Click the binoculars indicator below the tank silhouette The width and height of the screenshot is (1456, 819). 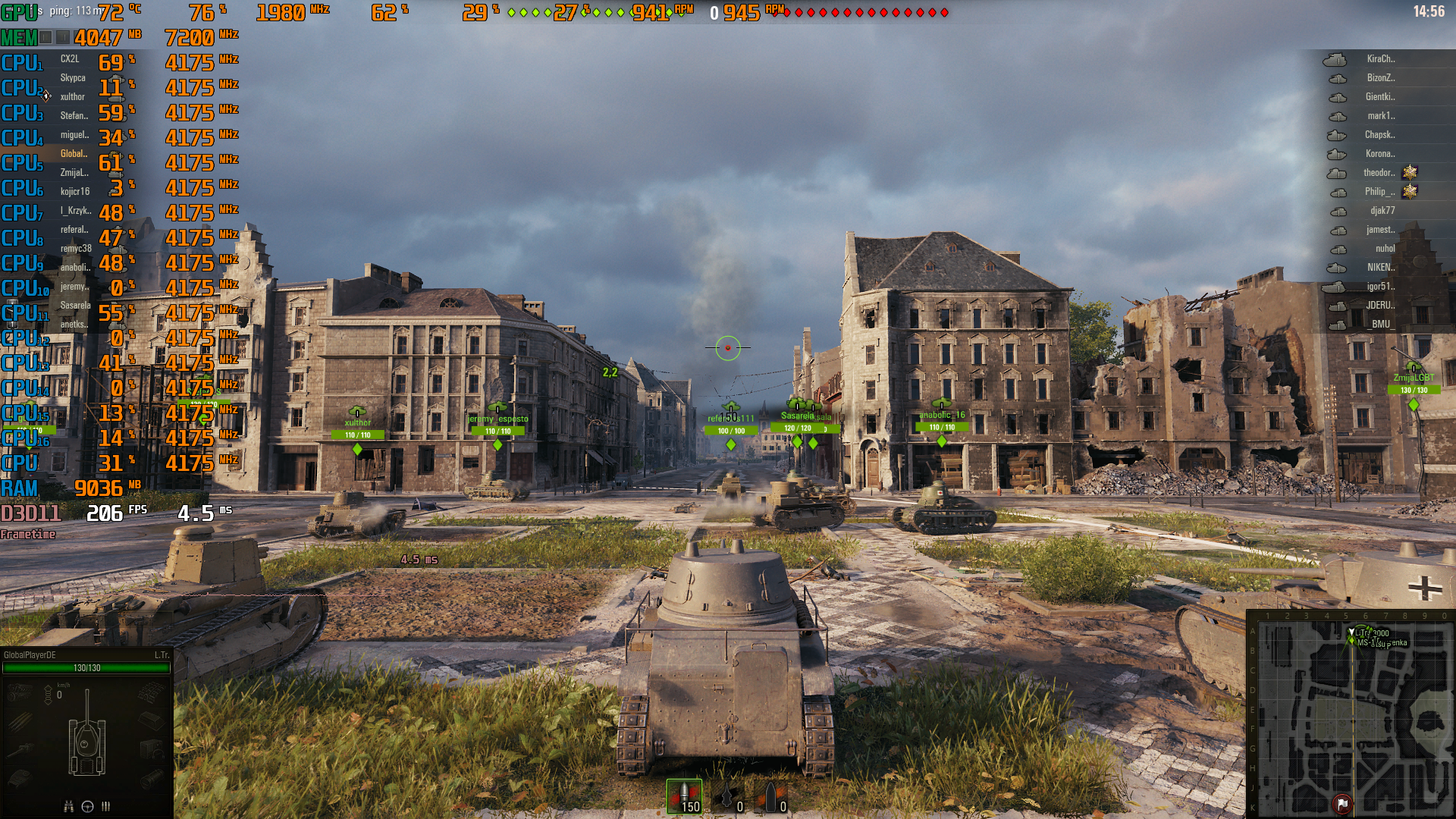click(x=68, y=807)
